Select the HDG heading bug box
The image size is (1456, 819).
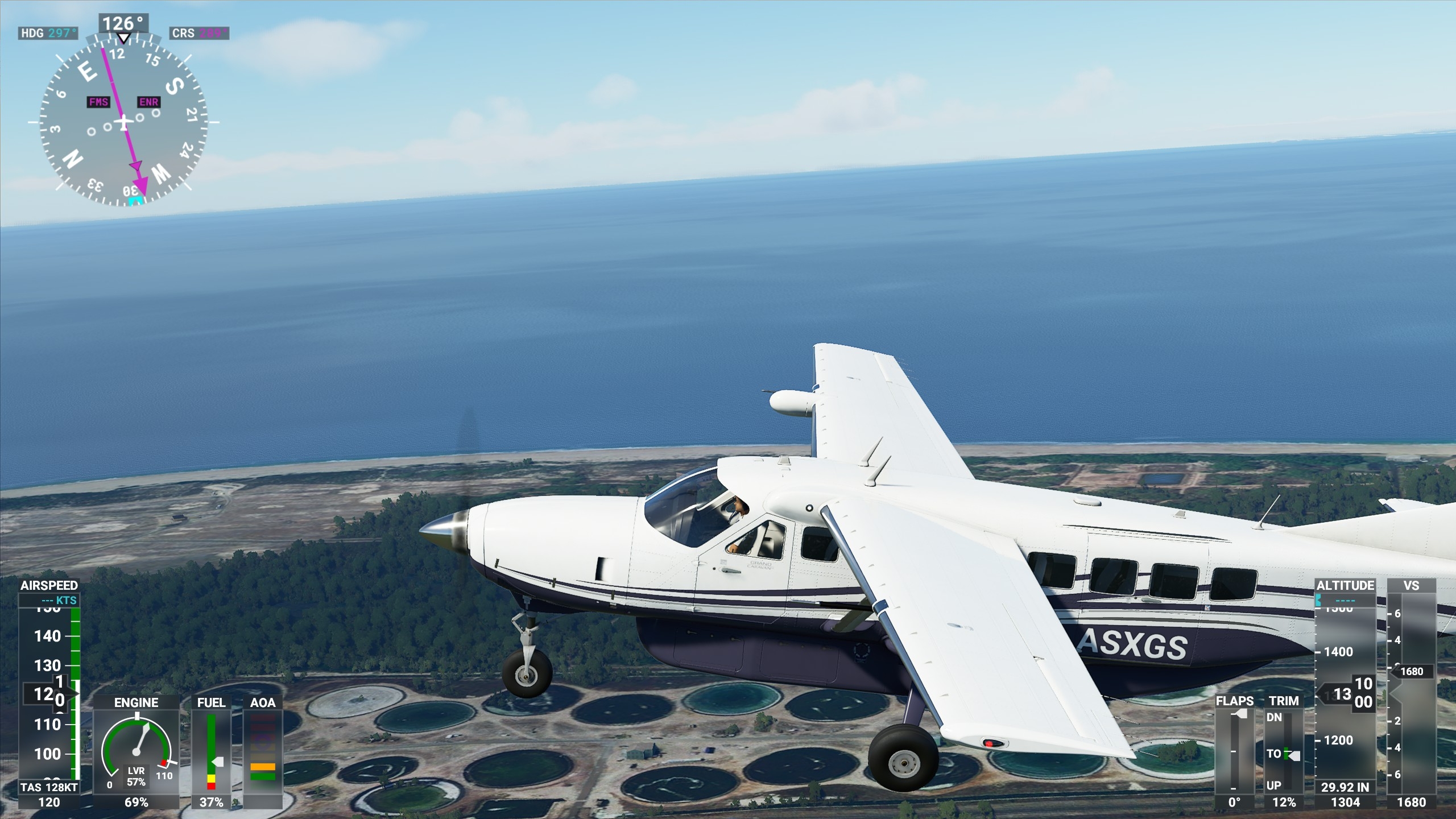click(x=48, y=33)
